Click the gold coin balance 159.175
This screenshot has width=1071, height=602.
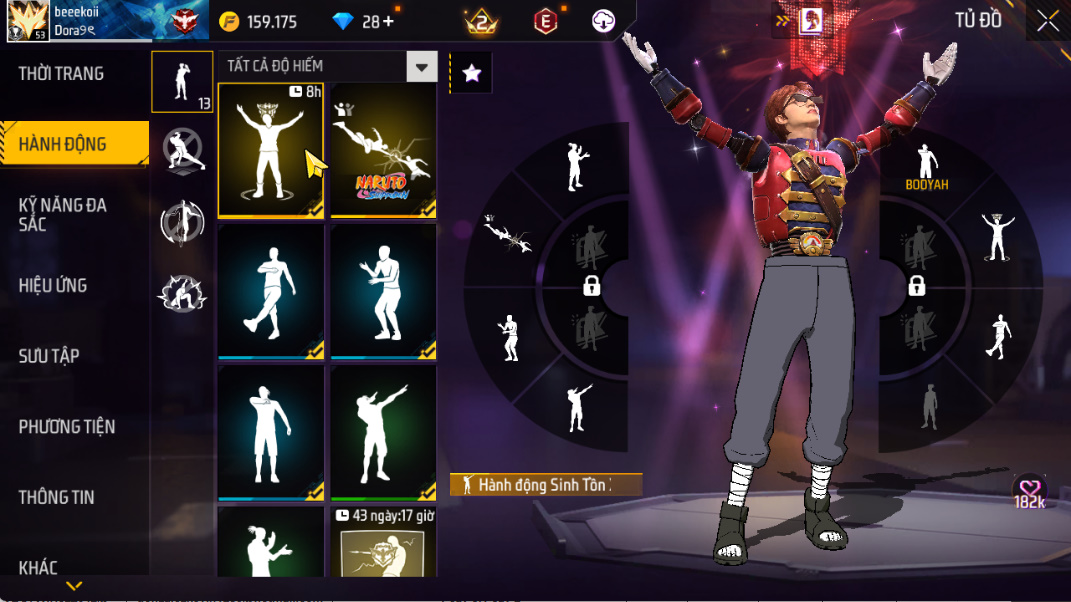pos(259,22)
